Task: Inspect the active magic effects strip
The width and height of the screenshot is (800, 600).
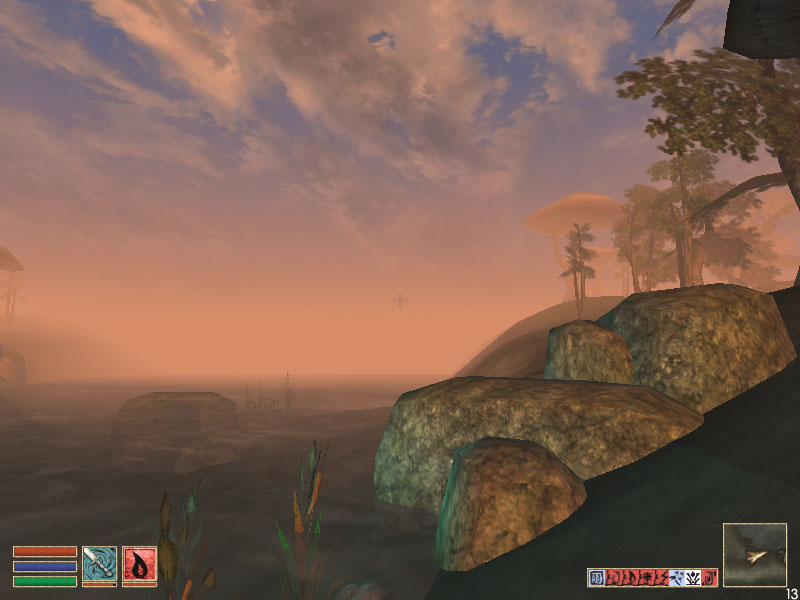Action: point(652,577)
